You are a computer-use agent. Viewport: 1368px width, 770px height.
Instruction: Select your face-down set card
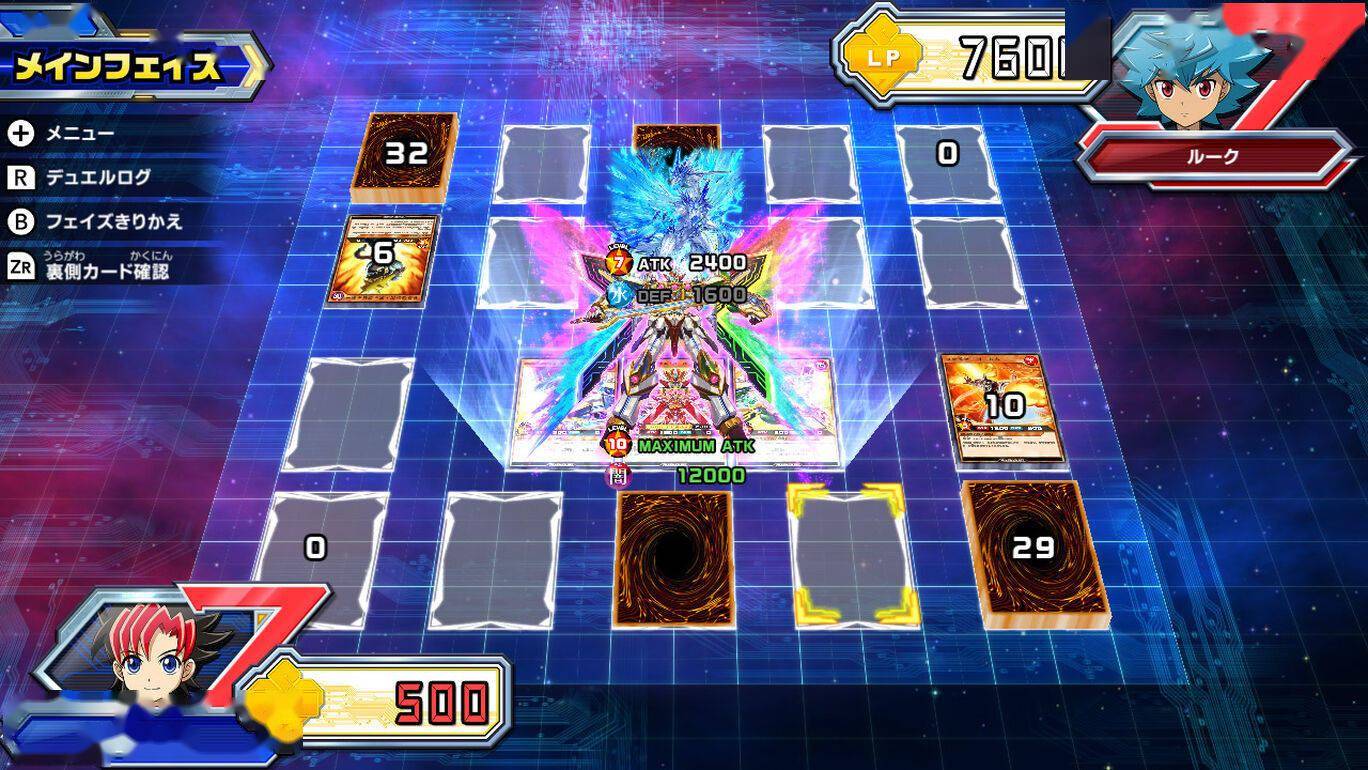click(x=673, y=557)
